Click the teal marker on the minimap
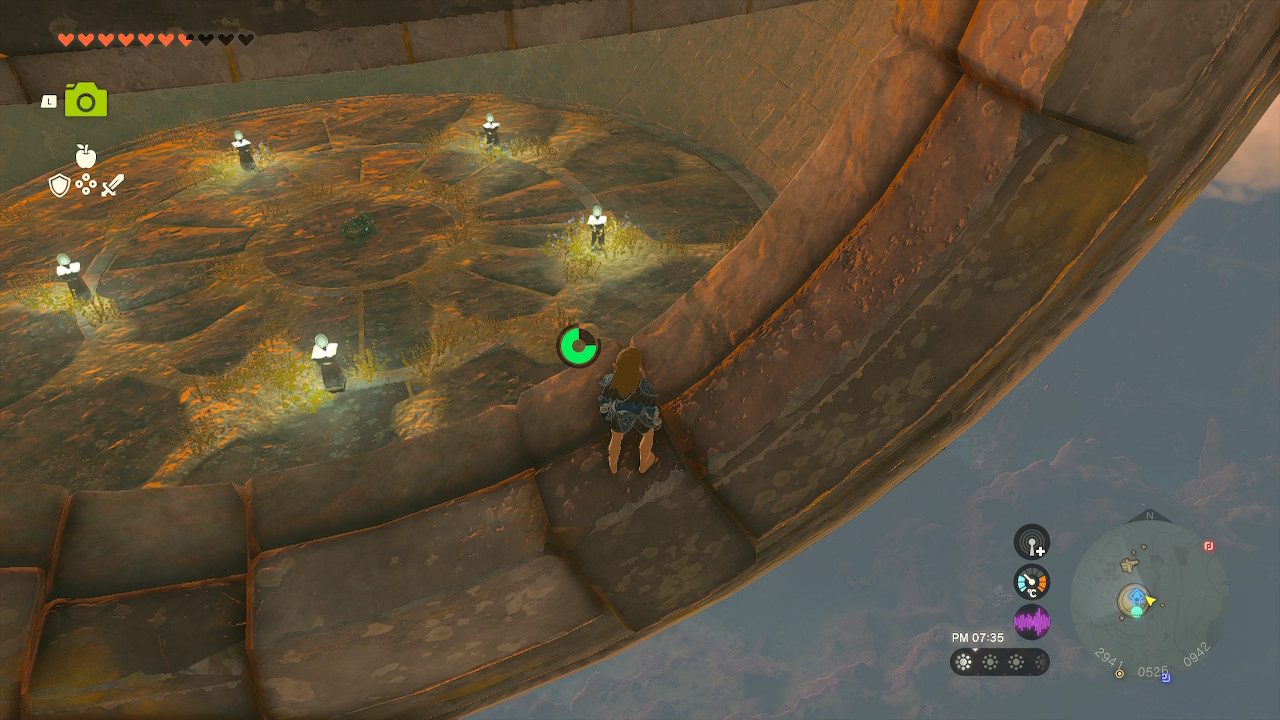The height and width of the screenshot is (720, 1280). [x=1137, y=611]
